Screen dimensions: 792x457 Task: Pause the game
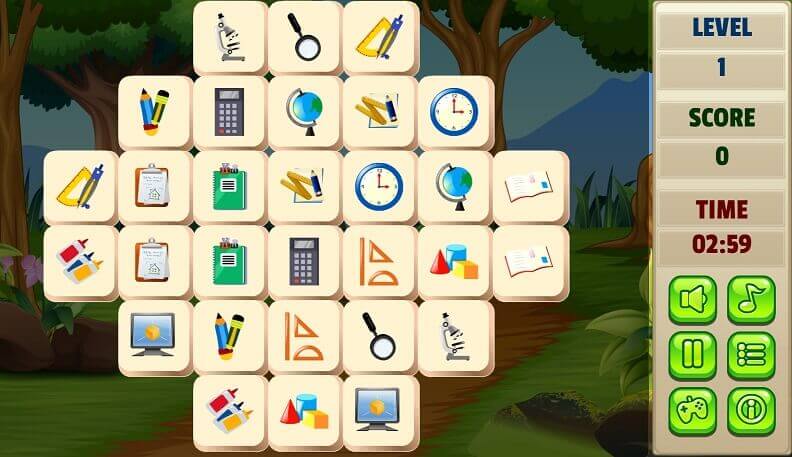tap(692, 355)
